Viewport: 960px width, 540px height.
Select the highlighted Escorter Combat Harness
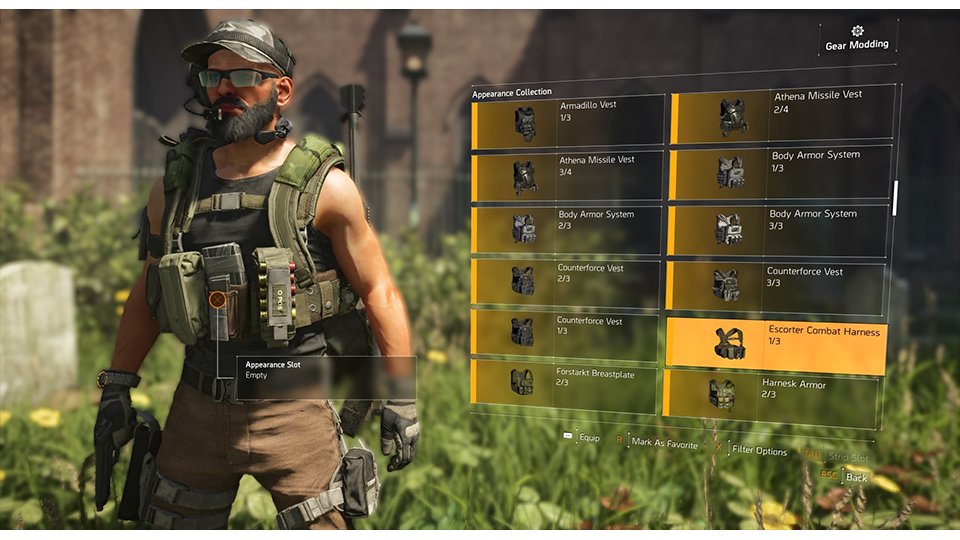pyautogui.click(x=776, y=343)
